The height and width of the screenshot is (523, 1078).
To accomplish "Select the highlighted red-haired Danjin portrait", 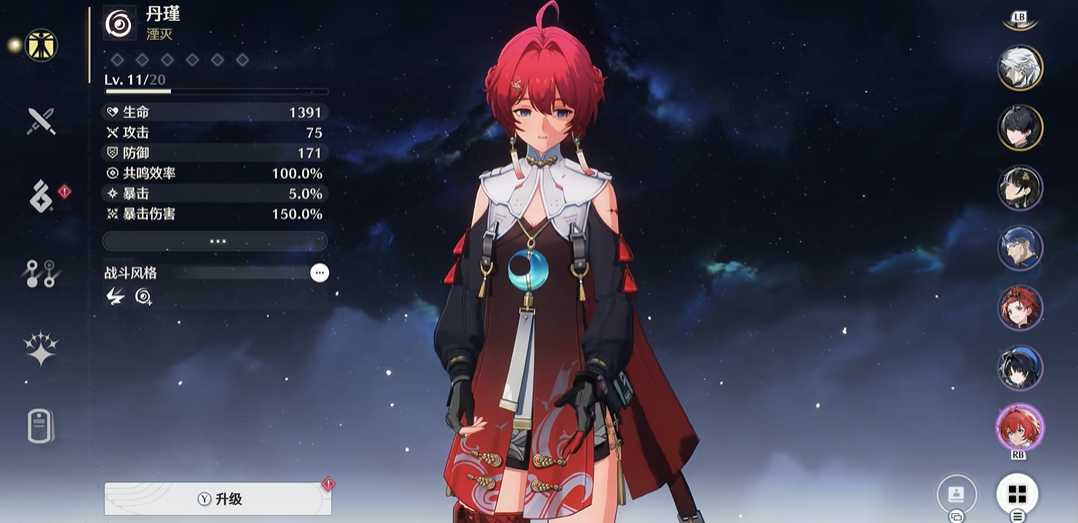I will pyautogui.click(x=1020, y=428).
